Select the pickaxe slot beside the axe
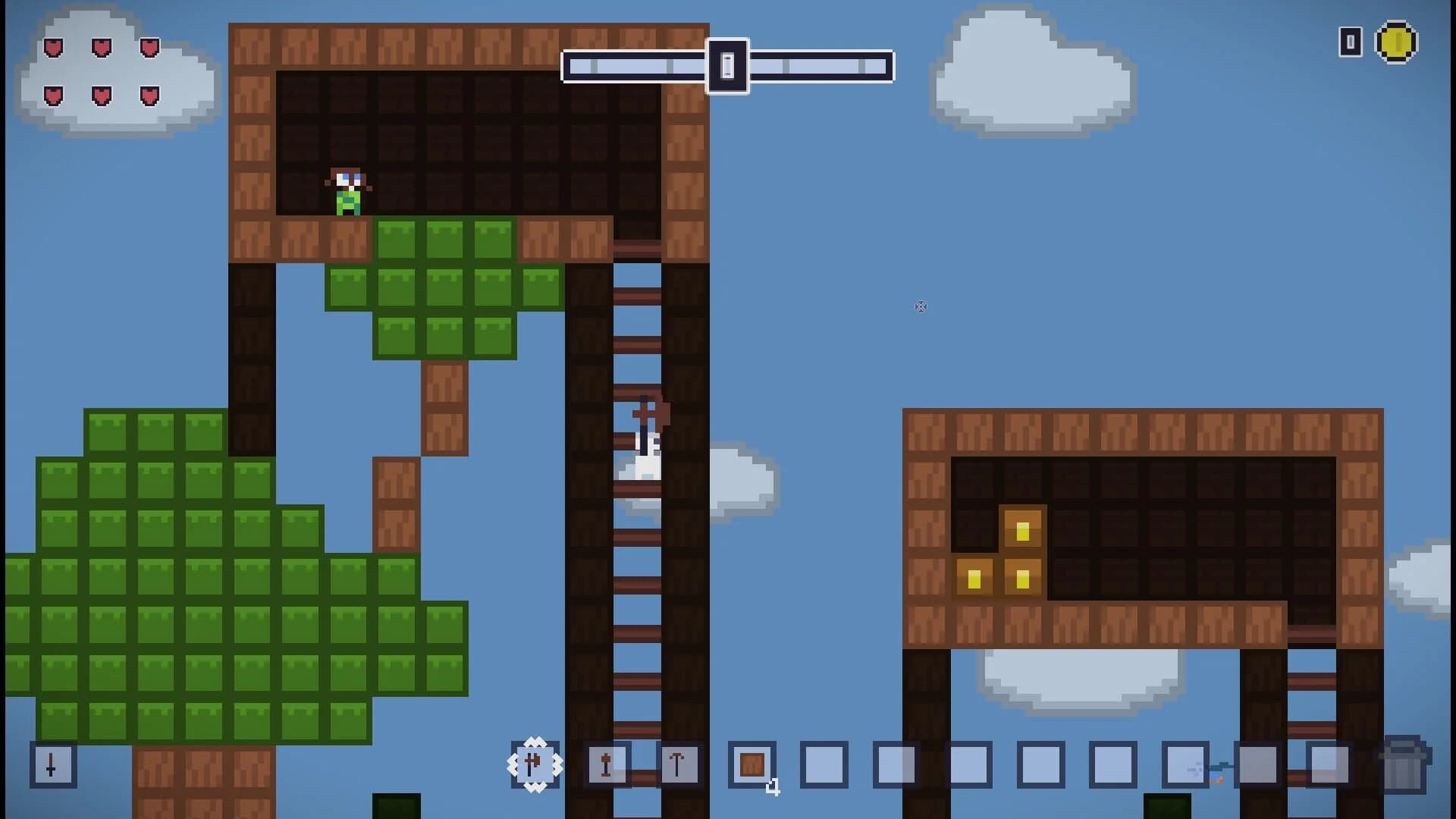This screenshot has width=1456, height=819. pyautogui.click(x=607, y=766)
